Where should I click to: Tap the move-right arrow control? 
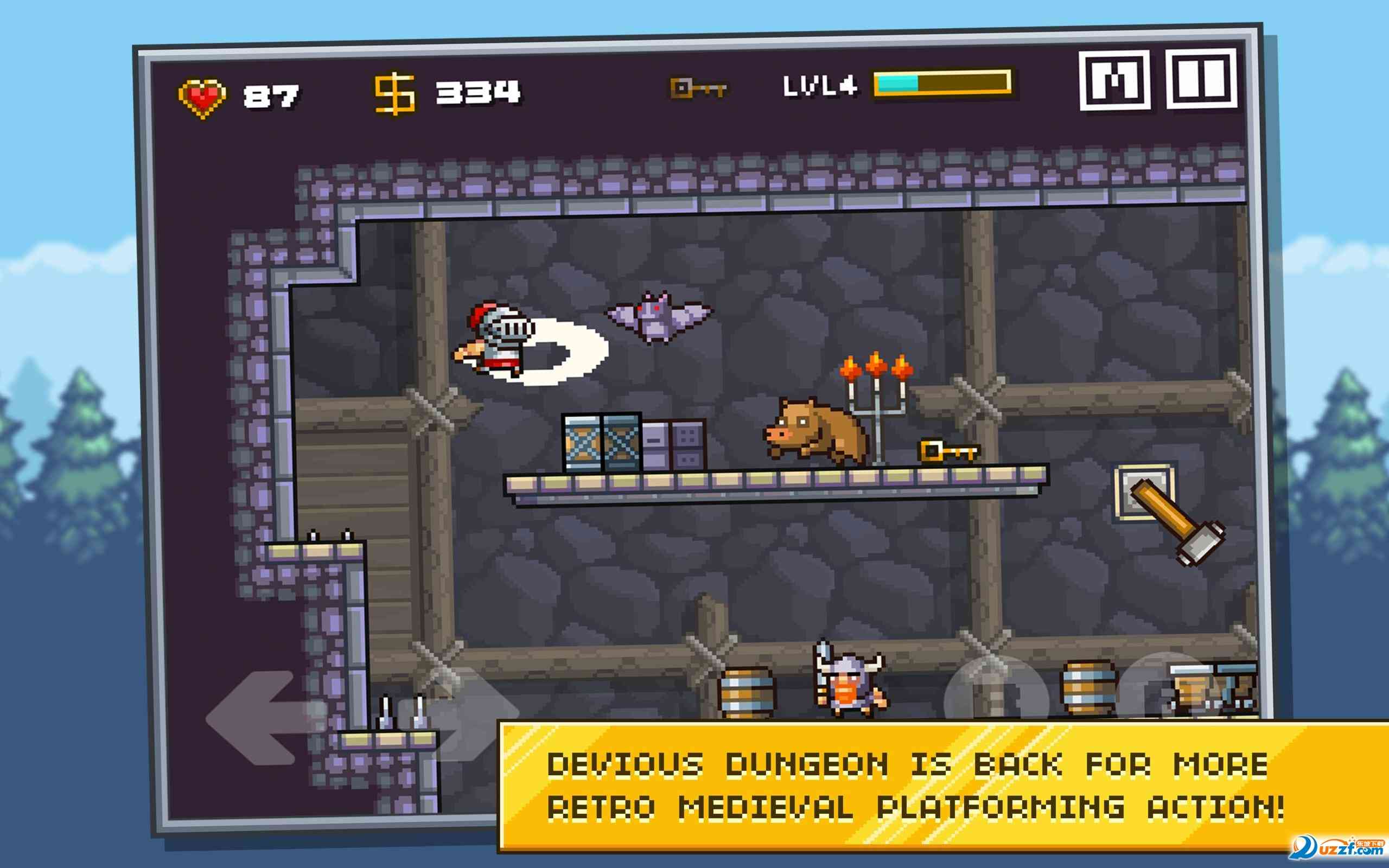(459, 714)
